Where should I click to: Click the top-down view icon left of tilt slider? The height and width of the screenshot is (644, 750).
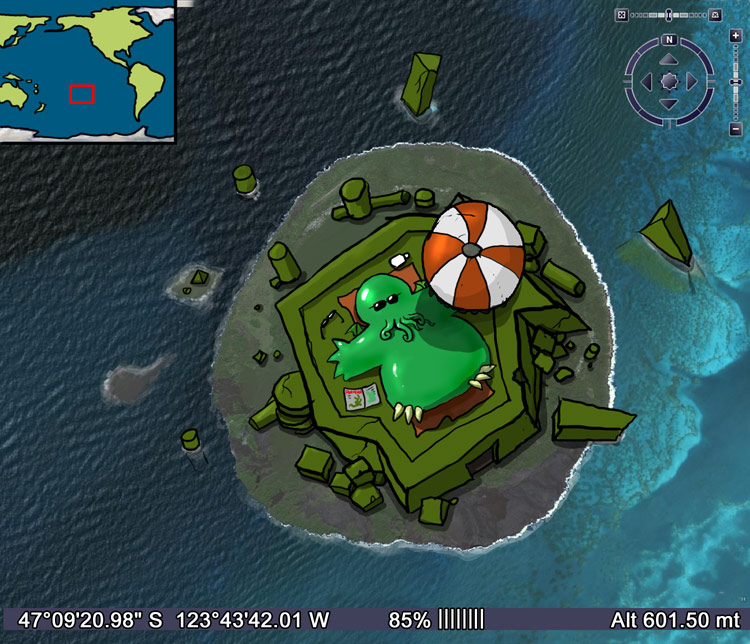click(x=622, y=15)
